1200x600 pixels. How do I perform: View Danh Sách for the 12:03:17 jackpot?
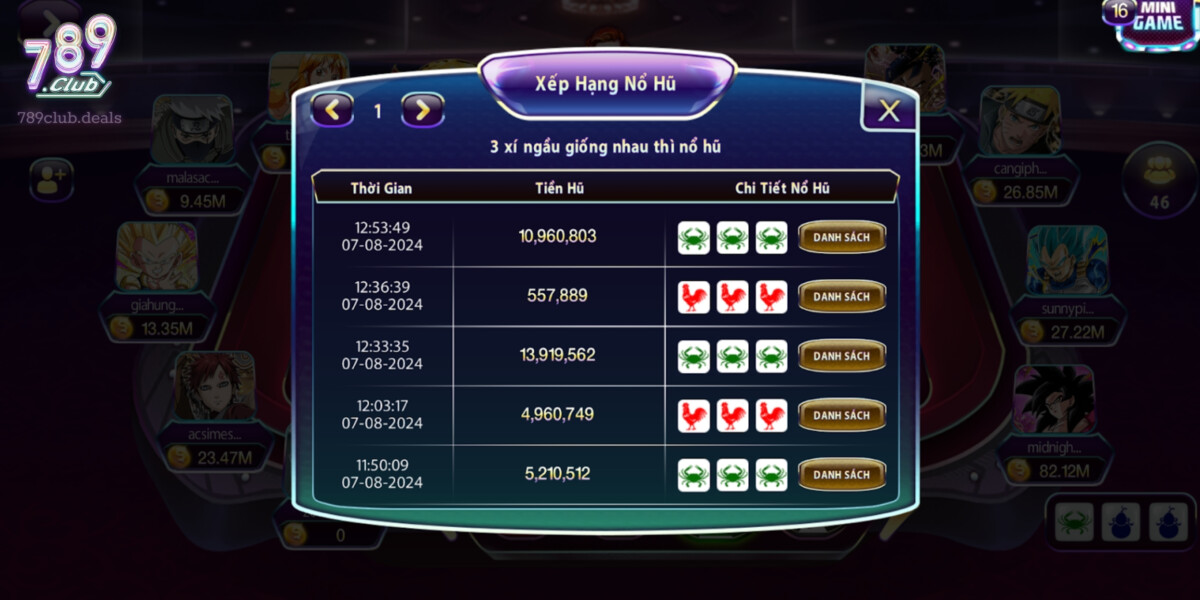coord(841,415)
